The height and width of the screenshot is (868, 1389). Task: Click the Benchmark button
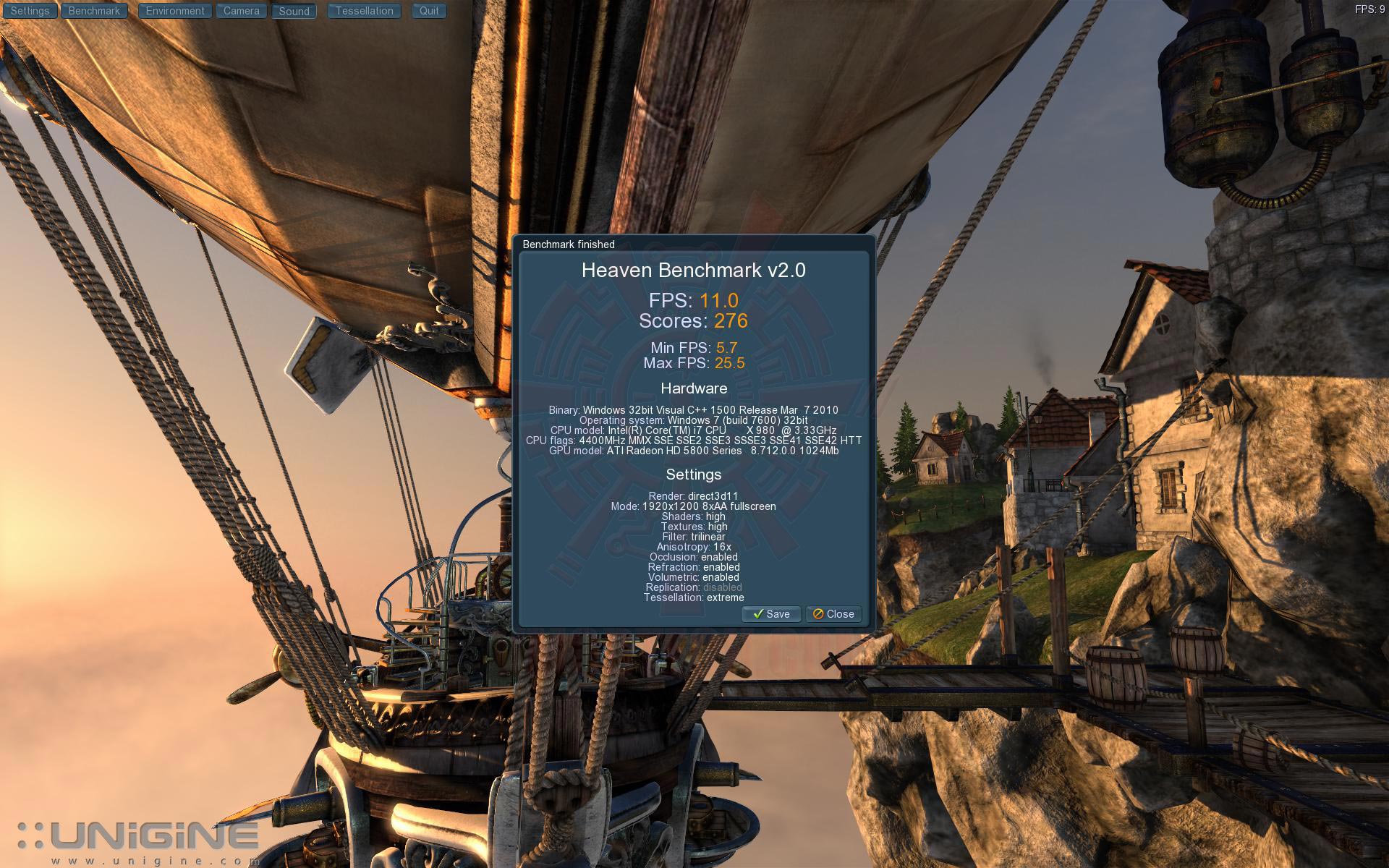[x=94, y=11]
